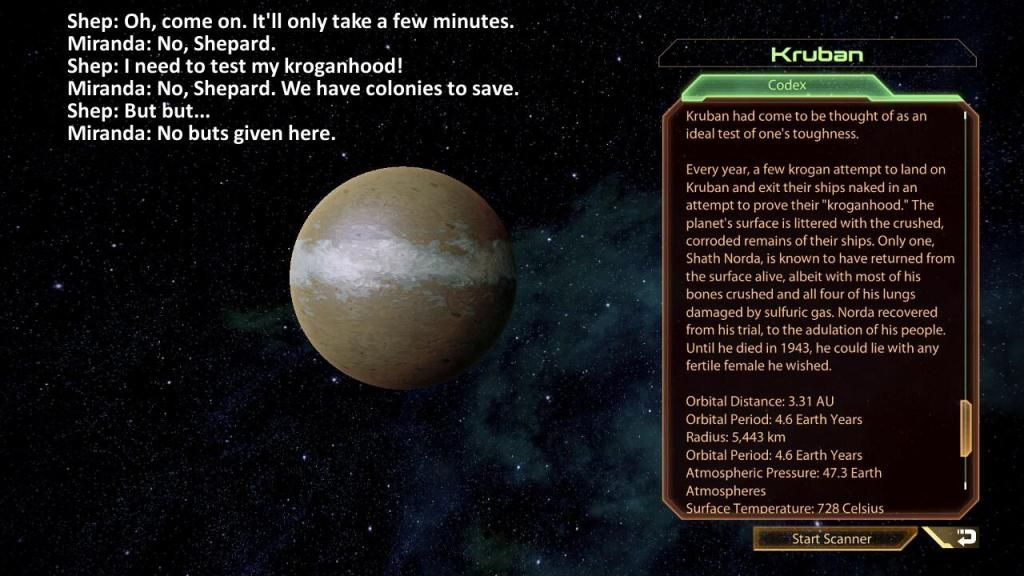Click the Codex text scrollbar handle
The image size is (1024, 576).
(965, 428)
